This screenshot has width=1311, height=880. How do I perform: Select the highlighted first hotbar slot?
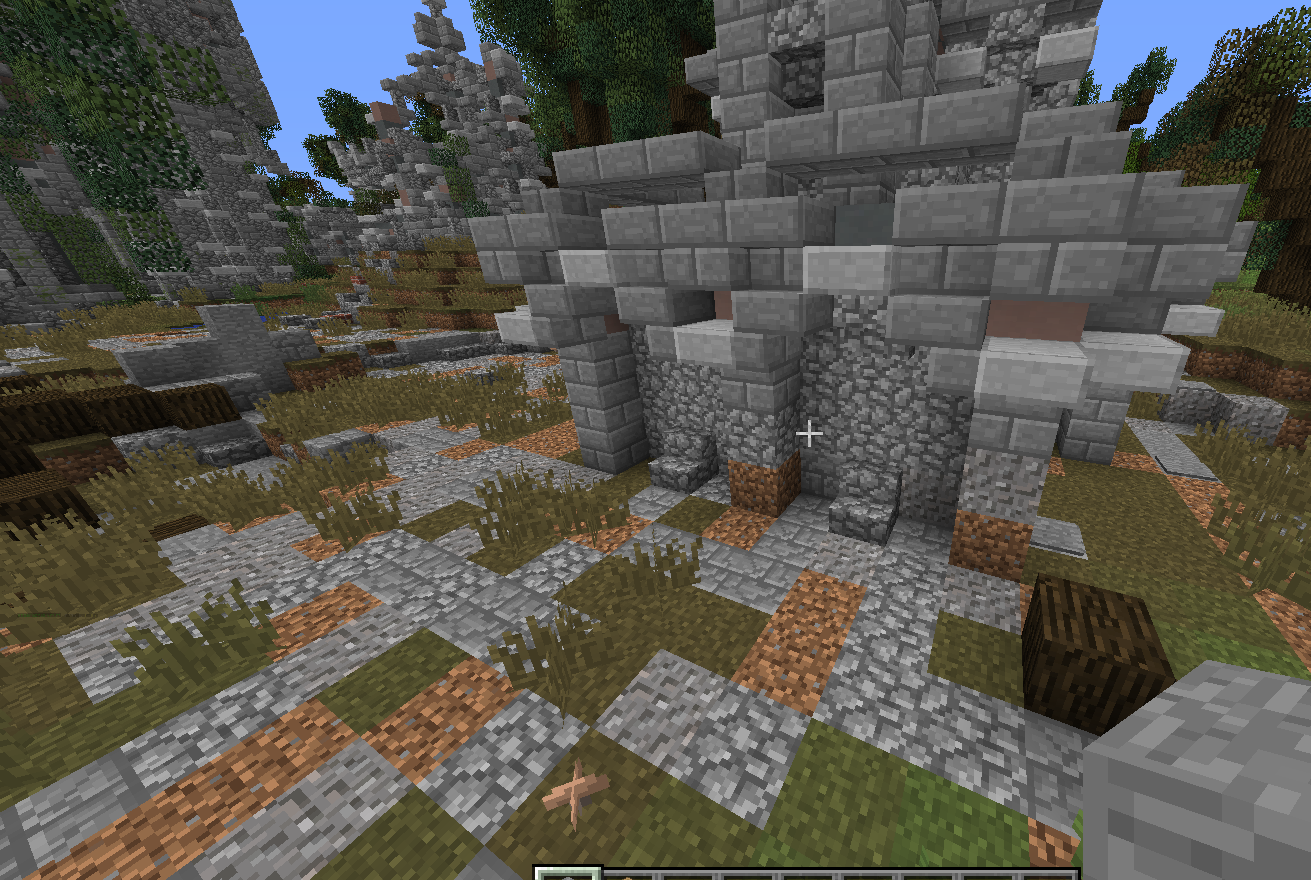[x=568, y=874]
